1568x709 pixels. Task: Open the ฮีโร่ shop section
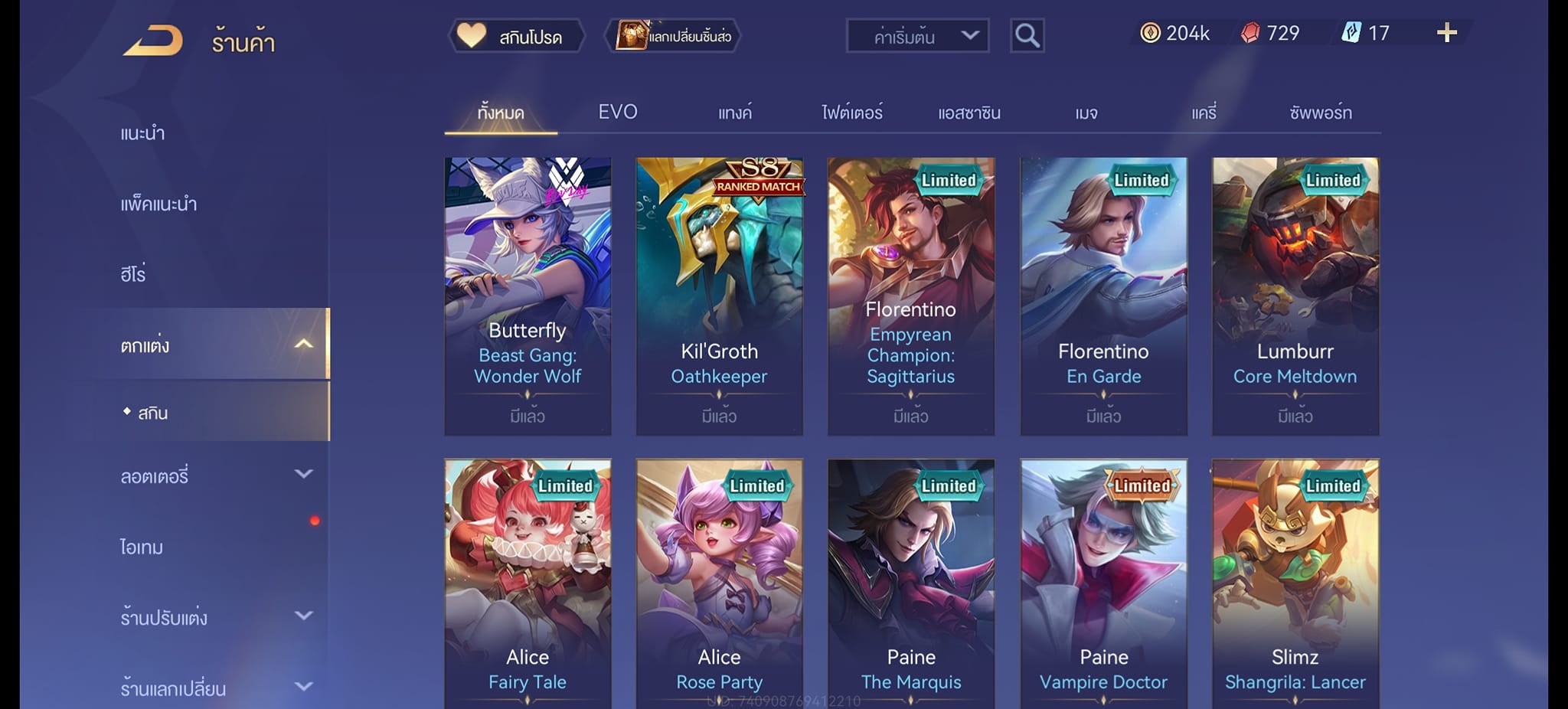pyautogui.click(x=133, y=274)
